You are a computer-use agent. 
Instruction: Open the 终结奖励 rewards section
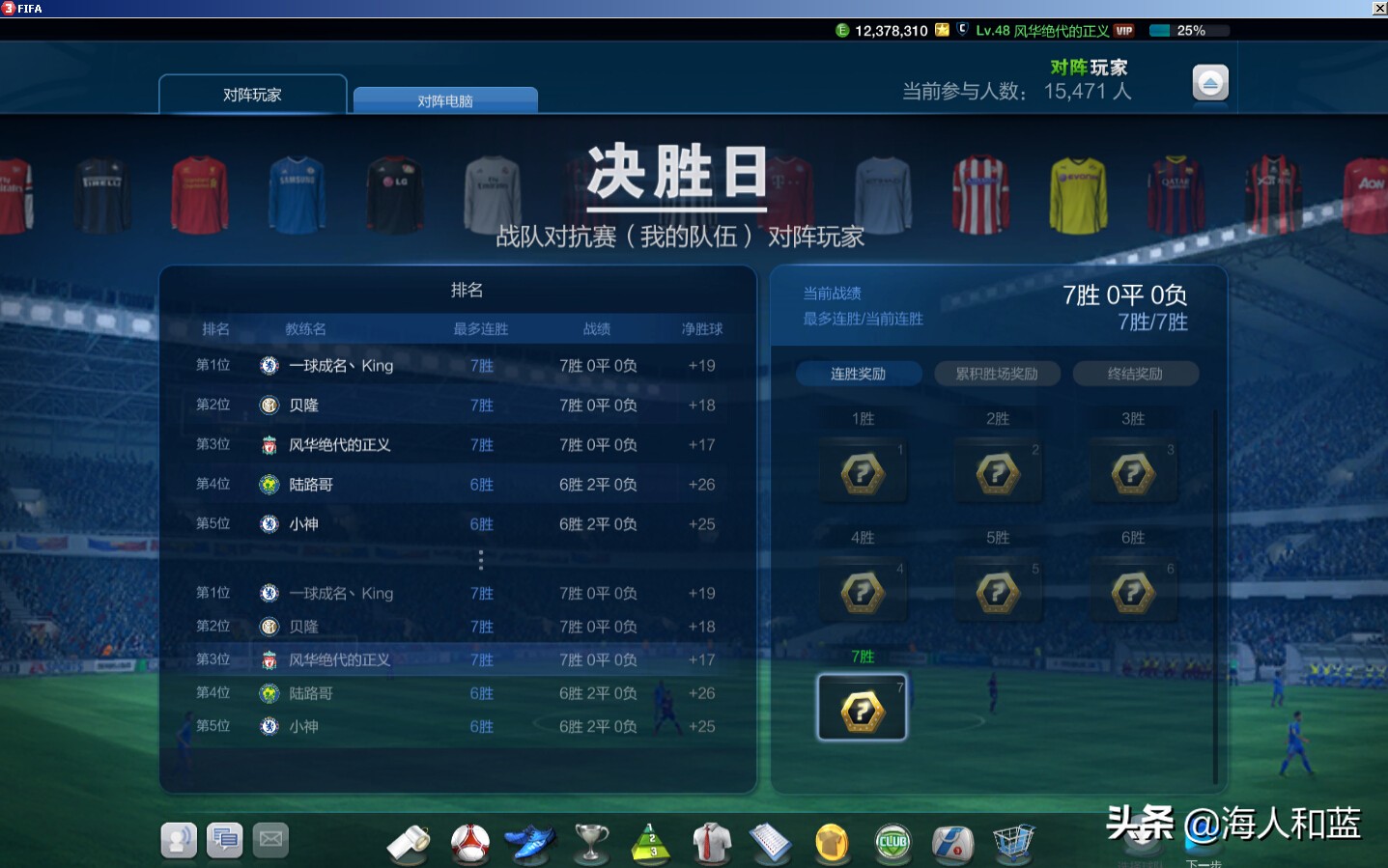coord(1134,373)
